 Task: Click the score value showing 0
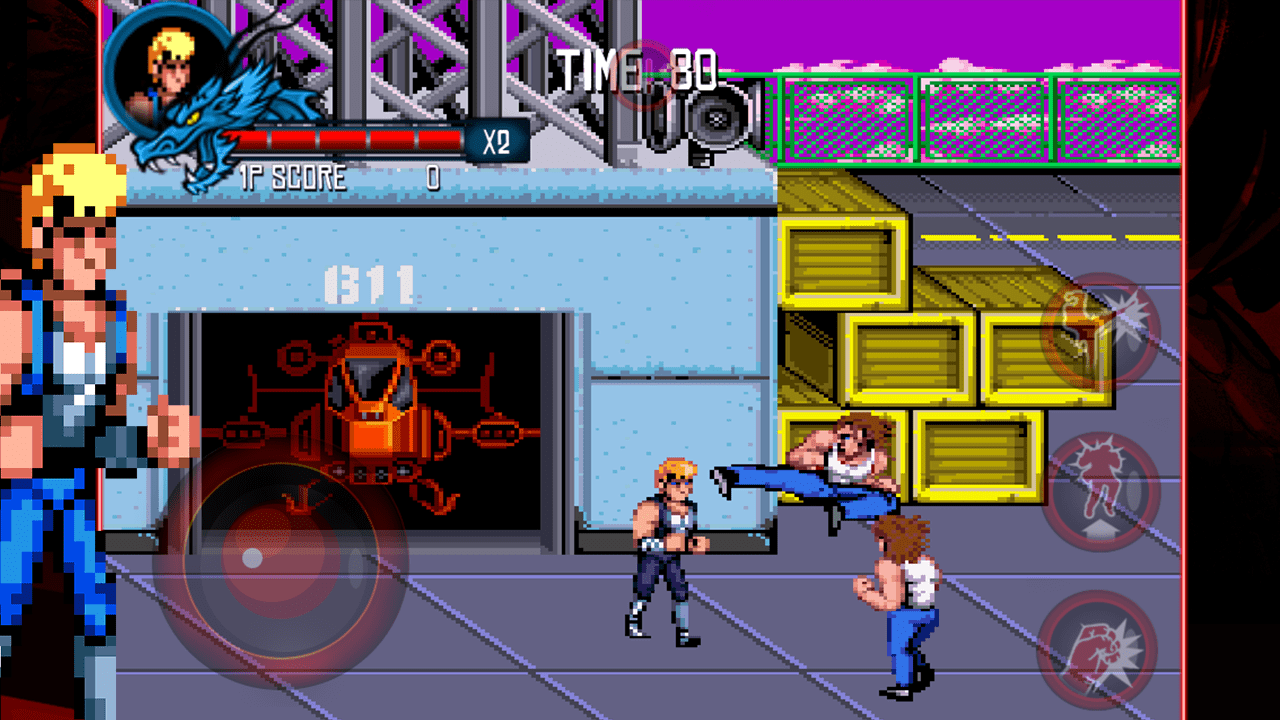[x=435, y=177]
